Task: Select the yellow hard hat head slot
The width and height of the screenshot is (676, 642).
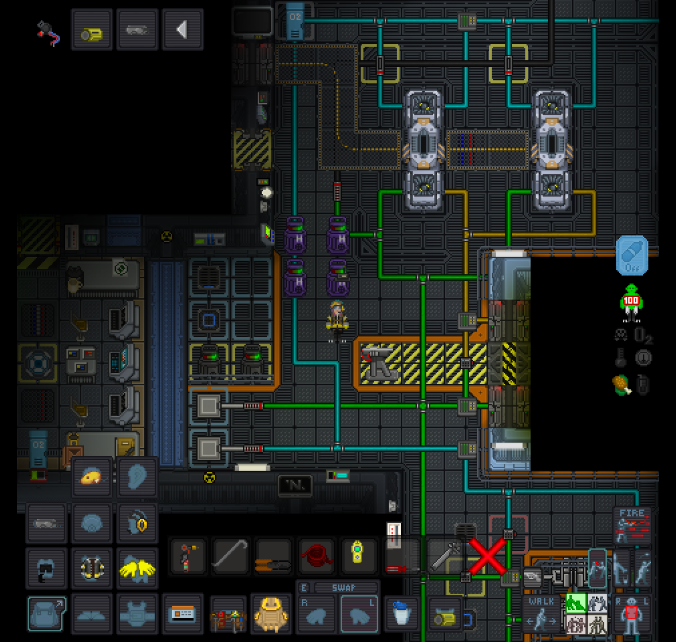Action: click(93, 478)
